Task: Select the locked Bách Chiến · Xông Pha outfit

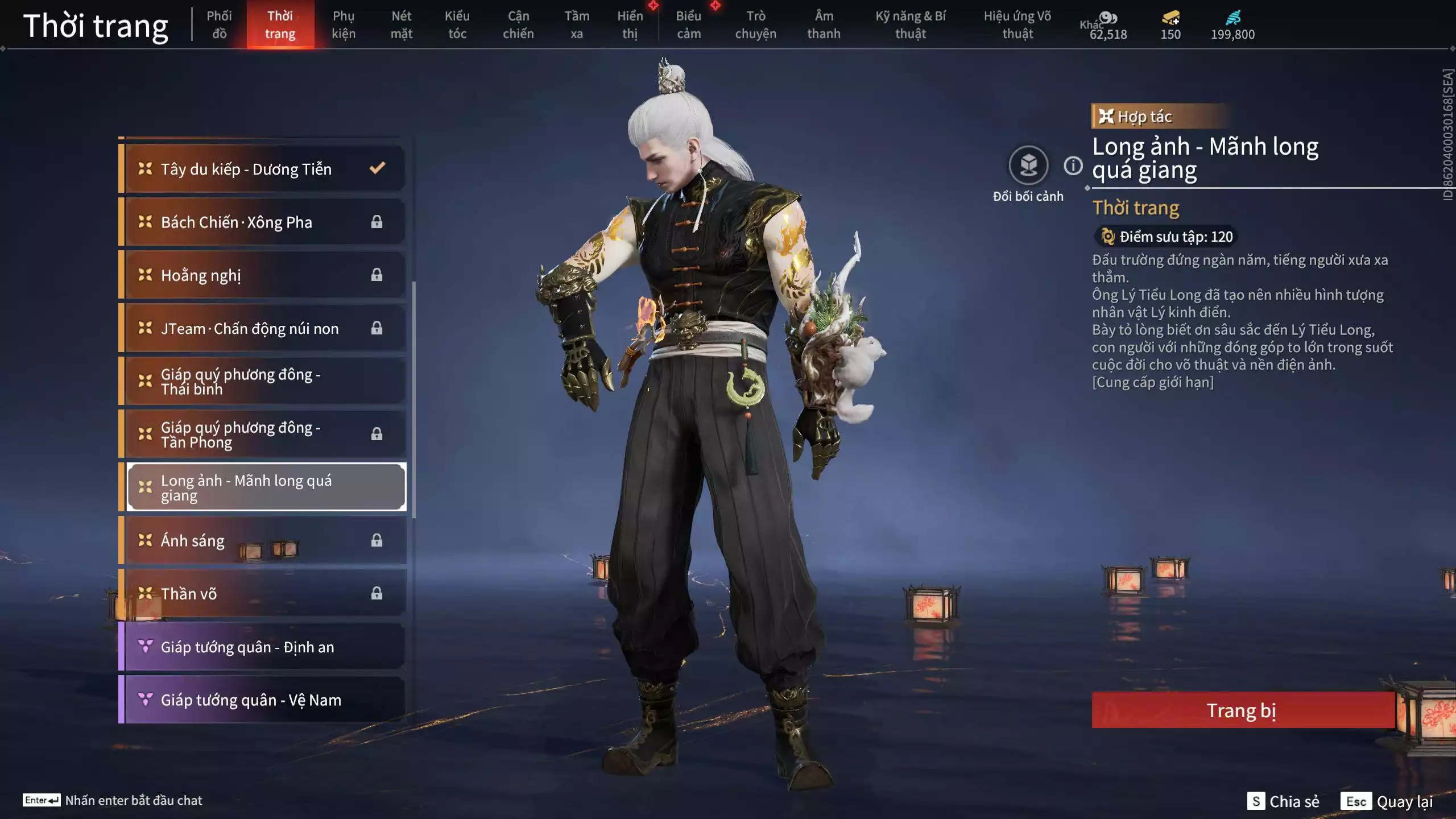Action: [264, 222]
